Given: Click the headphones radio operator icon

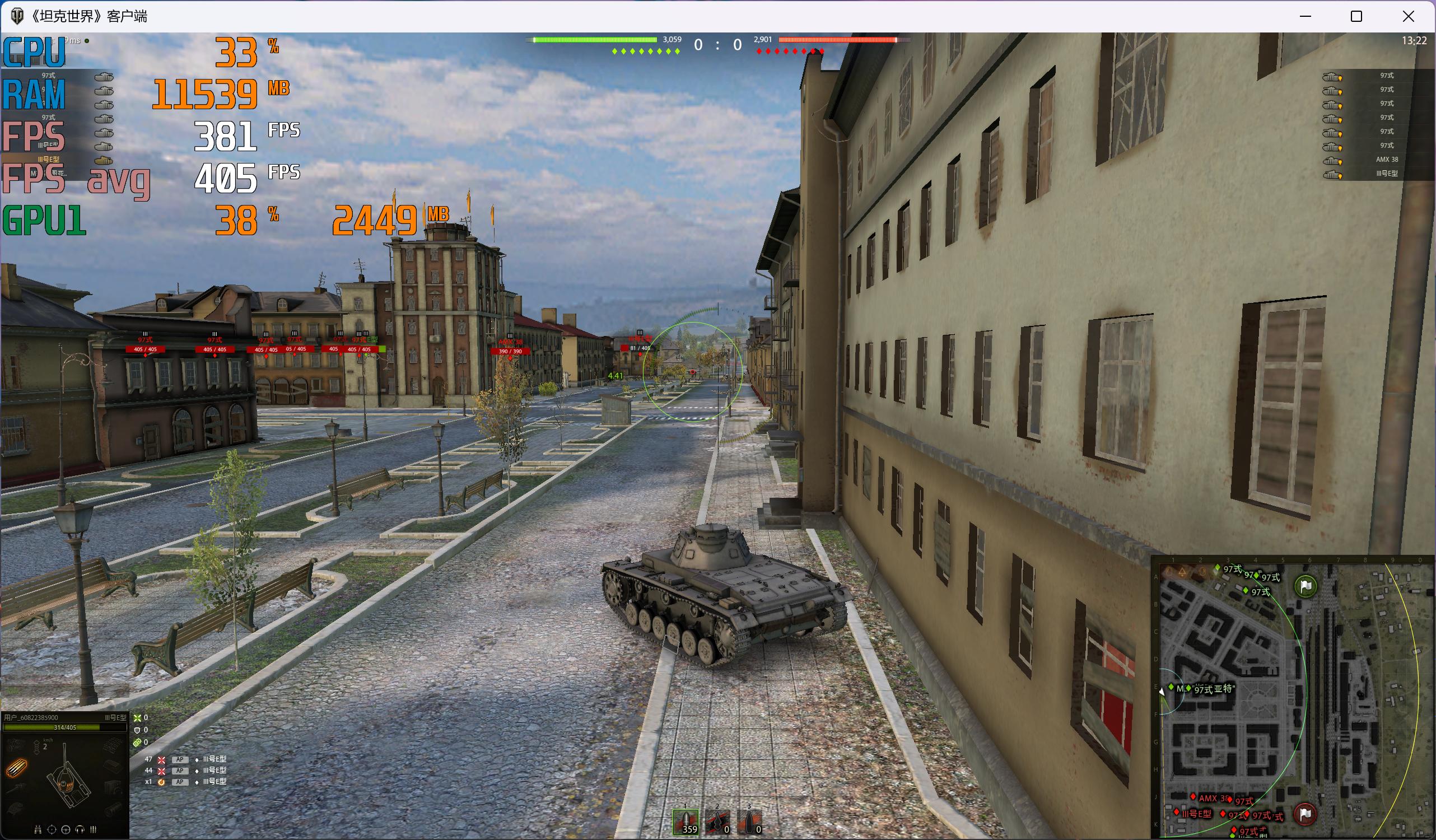Looking at the screenshot, I should click(80, 830).
